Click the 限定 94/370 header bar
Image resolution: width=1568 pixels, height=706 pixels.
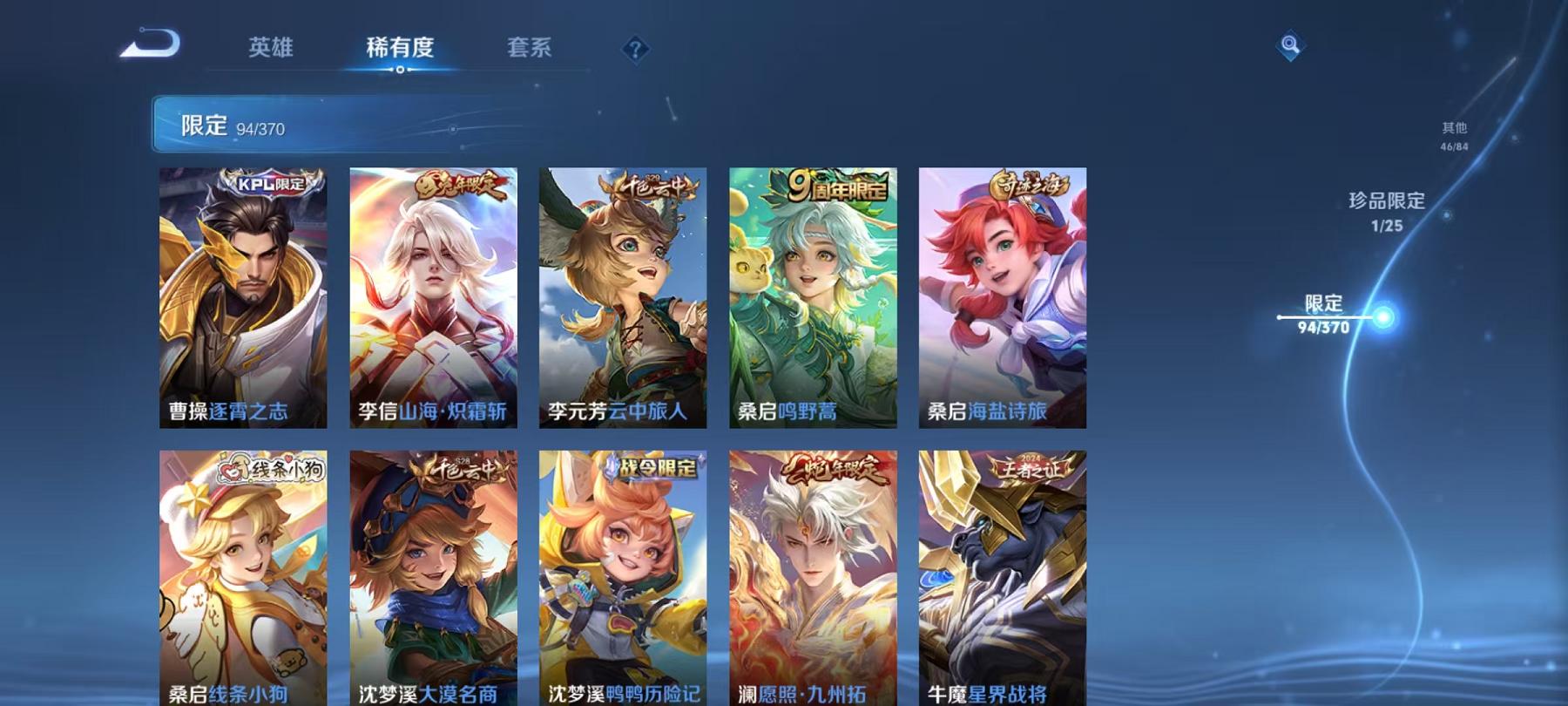[348, 126]
